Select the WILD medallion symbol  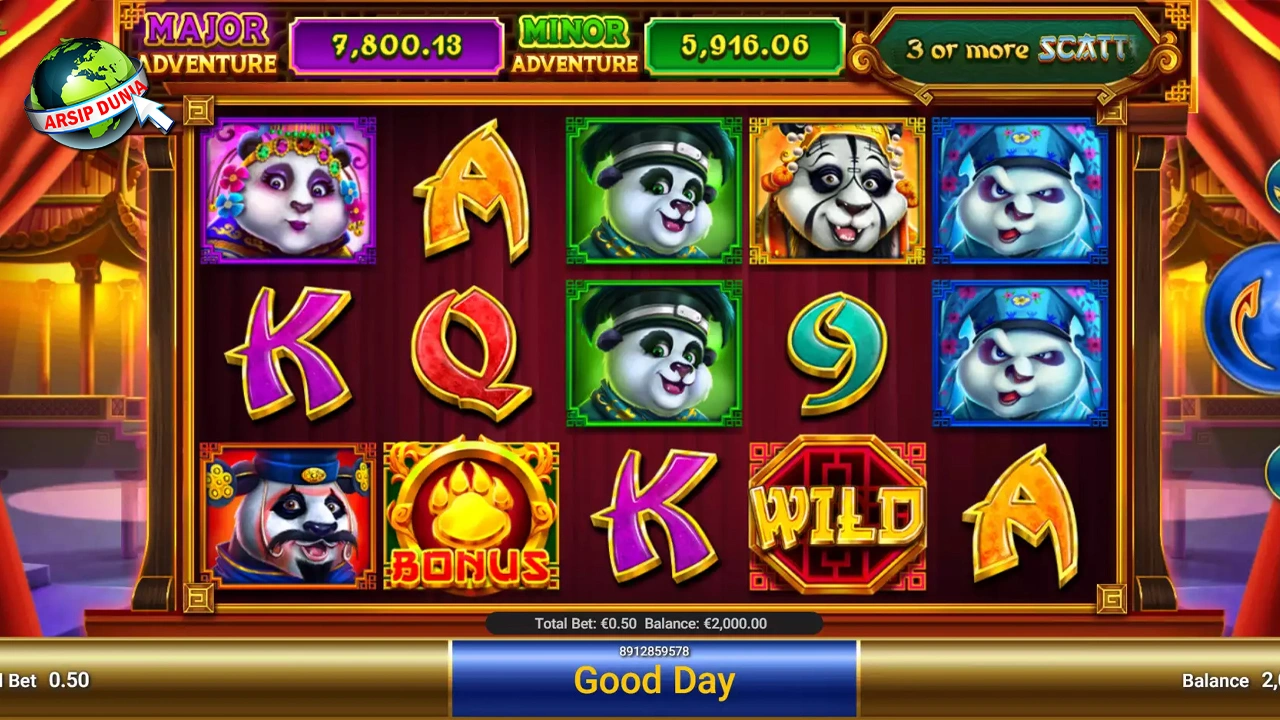(x=837, y=515)
